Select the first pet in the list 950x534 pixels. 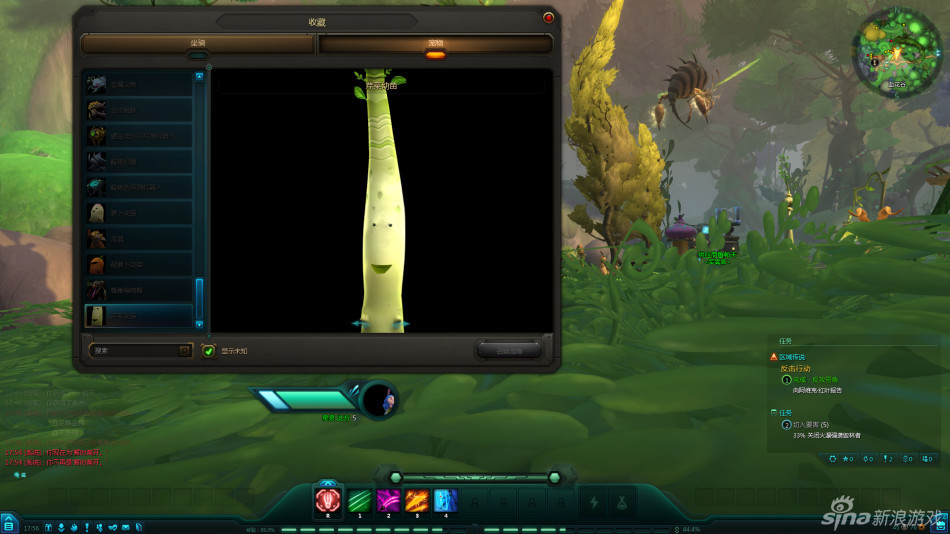coord(138,84)
